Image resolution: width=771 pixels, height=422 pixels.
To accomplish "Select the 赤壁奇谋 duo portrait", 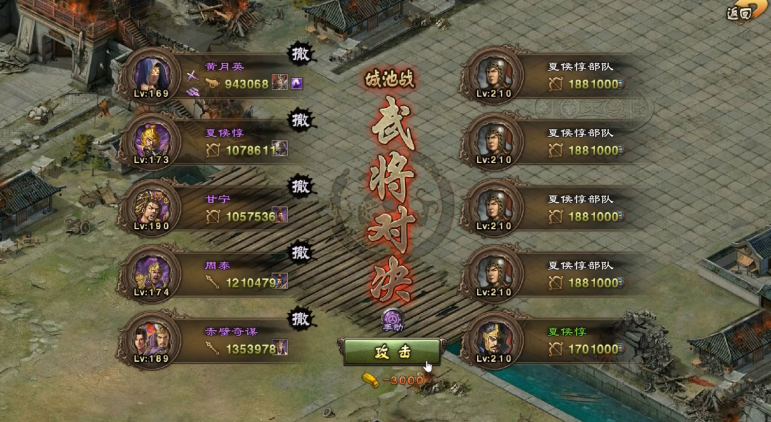I will (x=150, y=338).
